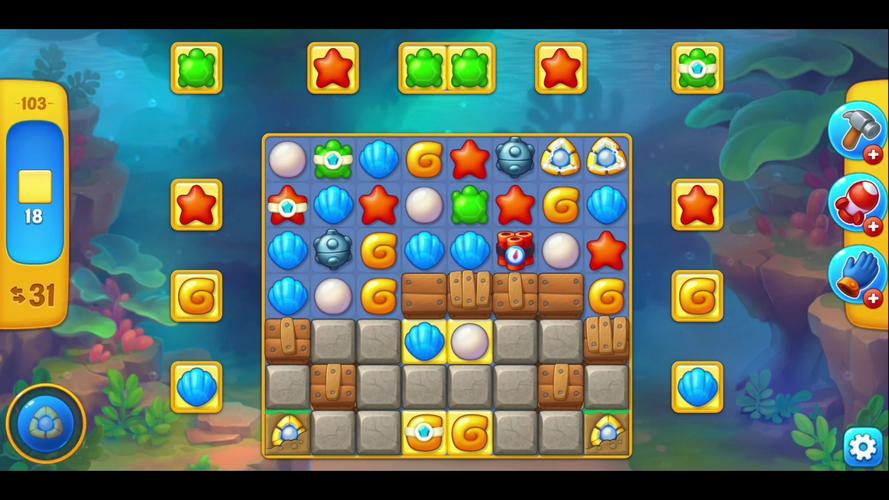Select the hammer booster

(852, 129)
